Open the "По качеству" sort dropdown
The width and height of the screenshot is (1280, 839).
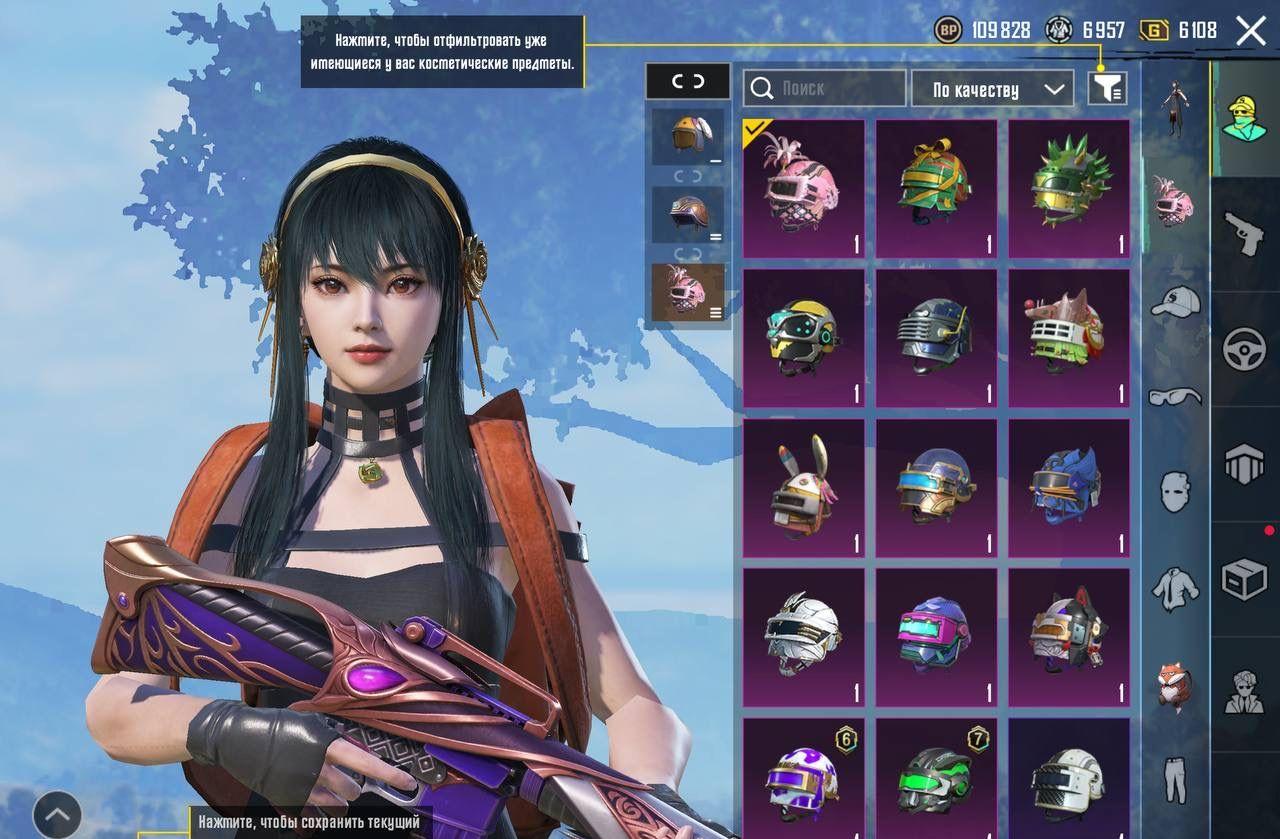click(991, 89)
